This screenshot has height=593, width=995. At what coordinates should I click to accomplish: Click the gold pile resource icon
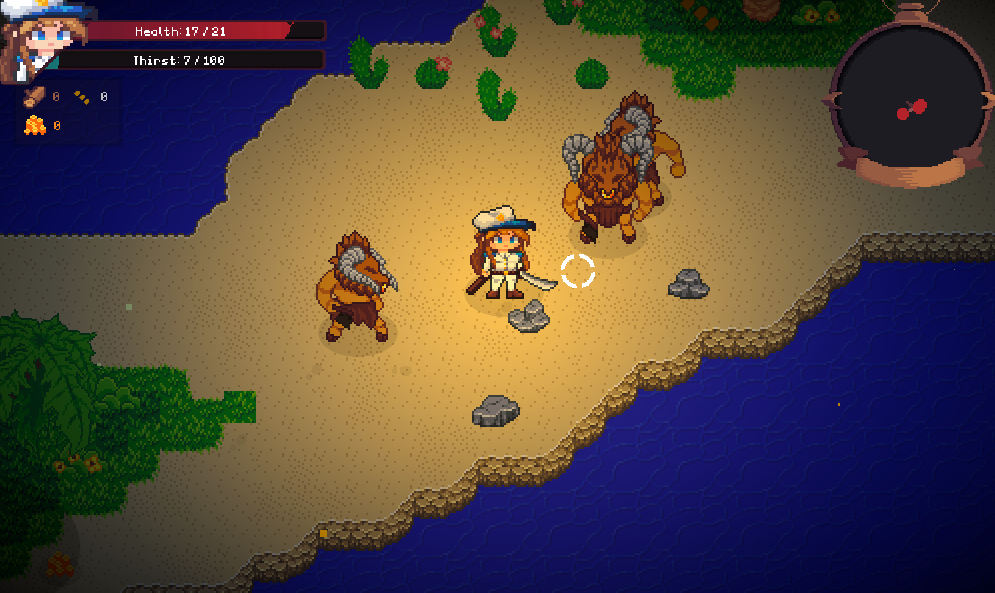(35, 125)
